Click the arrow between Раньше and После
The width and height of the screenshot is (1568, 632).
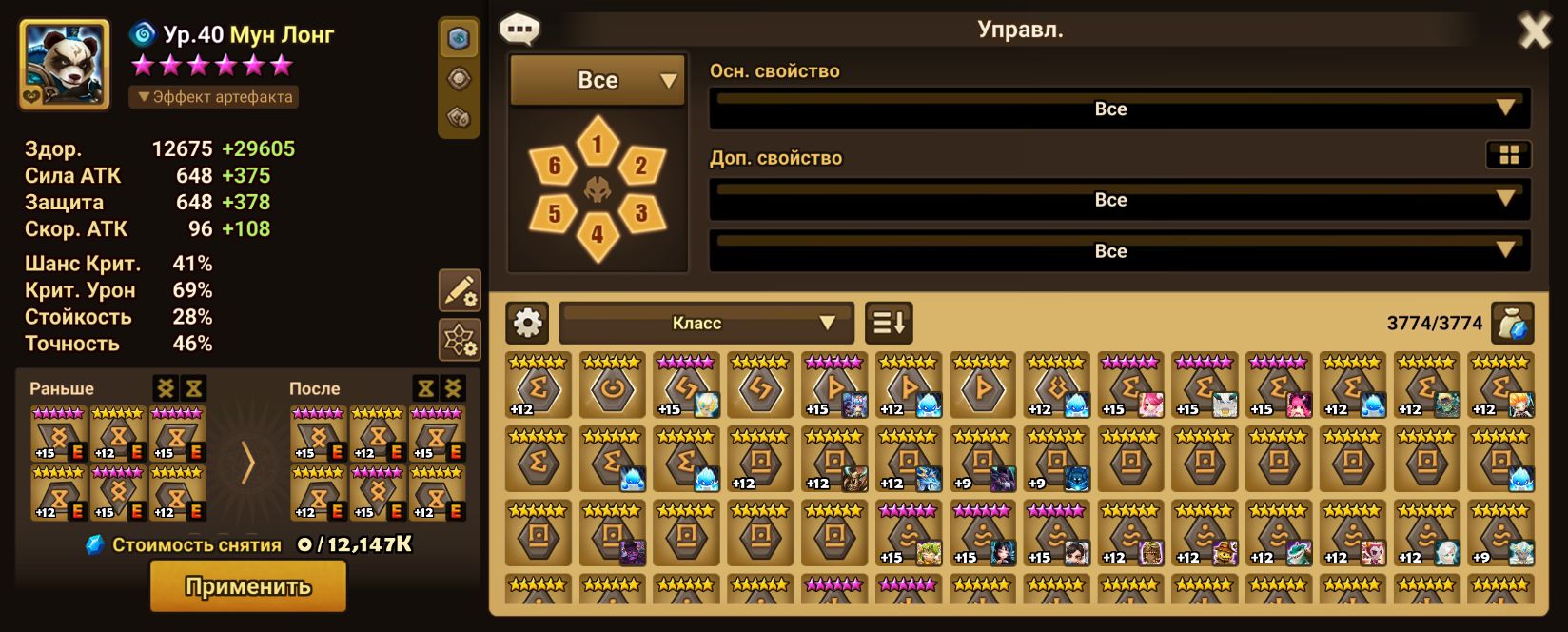247,464
